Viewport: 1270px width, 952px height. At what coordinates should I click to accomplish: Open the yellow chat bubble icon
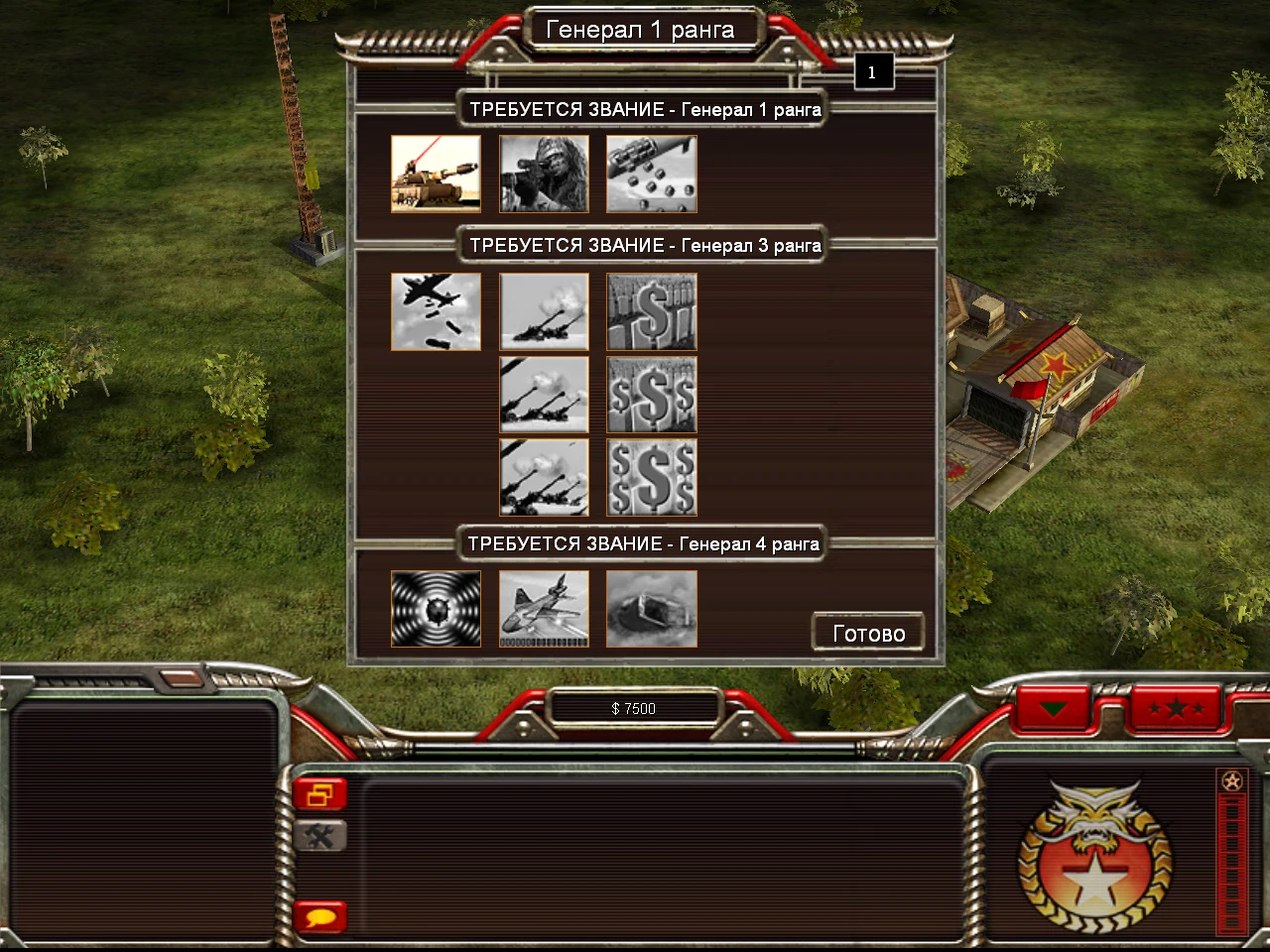(x=319, y=917)
